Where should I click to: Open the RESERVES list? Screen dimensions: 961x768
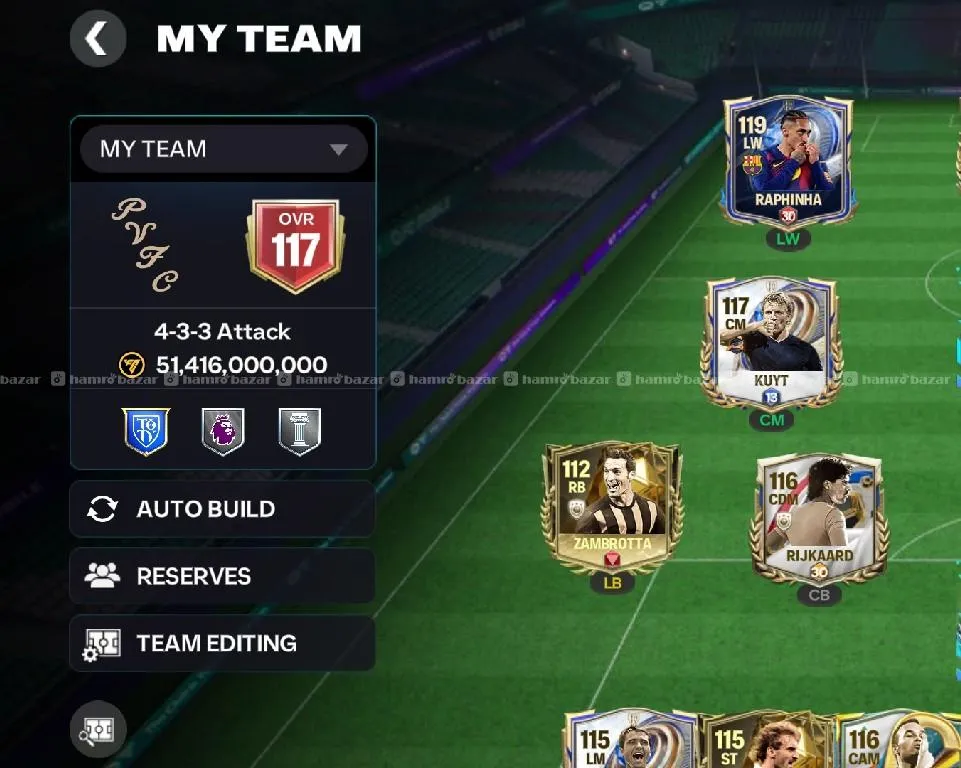click(x=222, y=576)
